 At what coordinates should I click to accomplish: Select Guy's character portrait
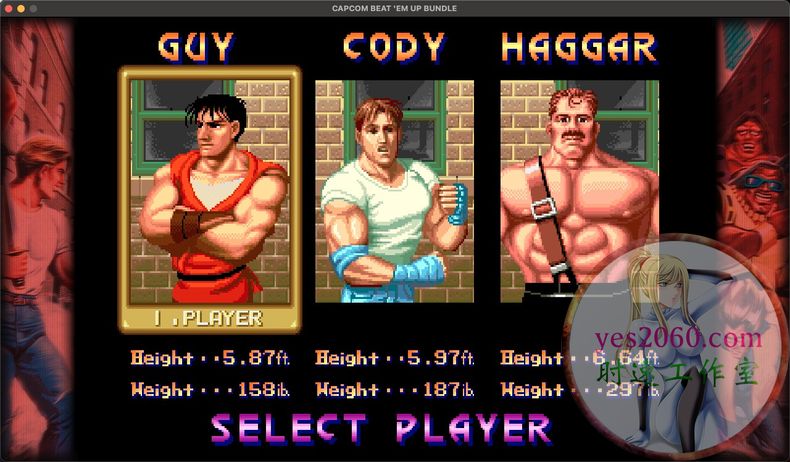209,190
